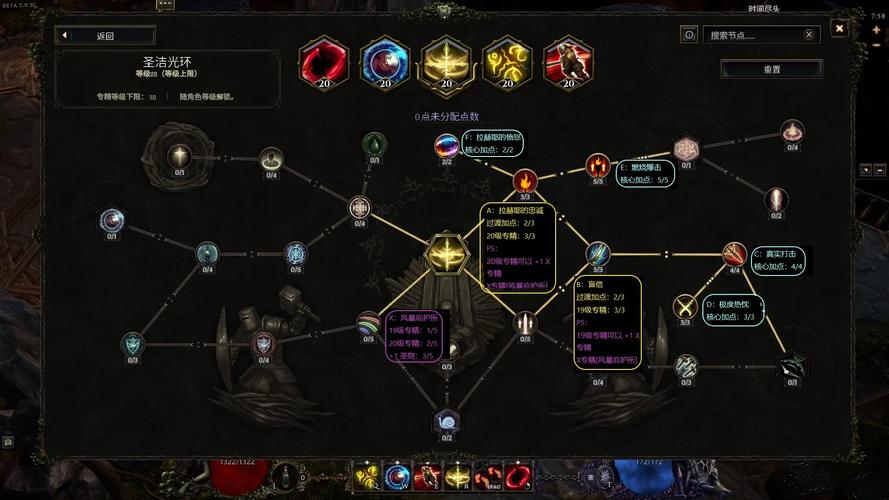Select the golden wings Holy Aura skill tab
The height and width of the screenshot is (500, 889).
coord(444,63)
